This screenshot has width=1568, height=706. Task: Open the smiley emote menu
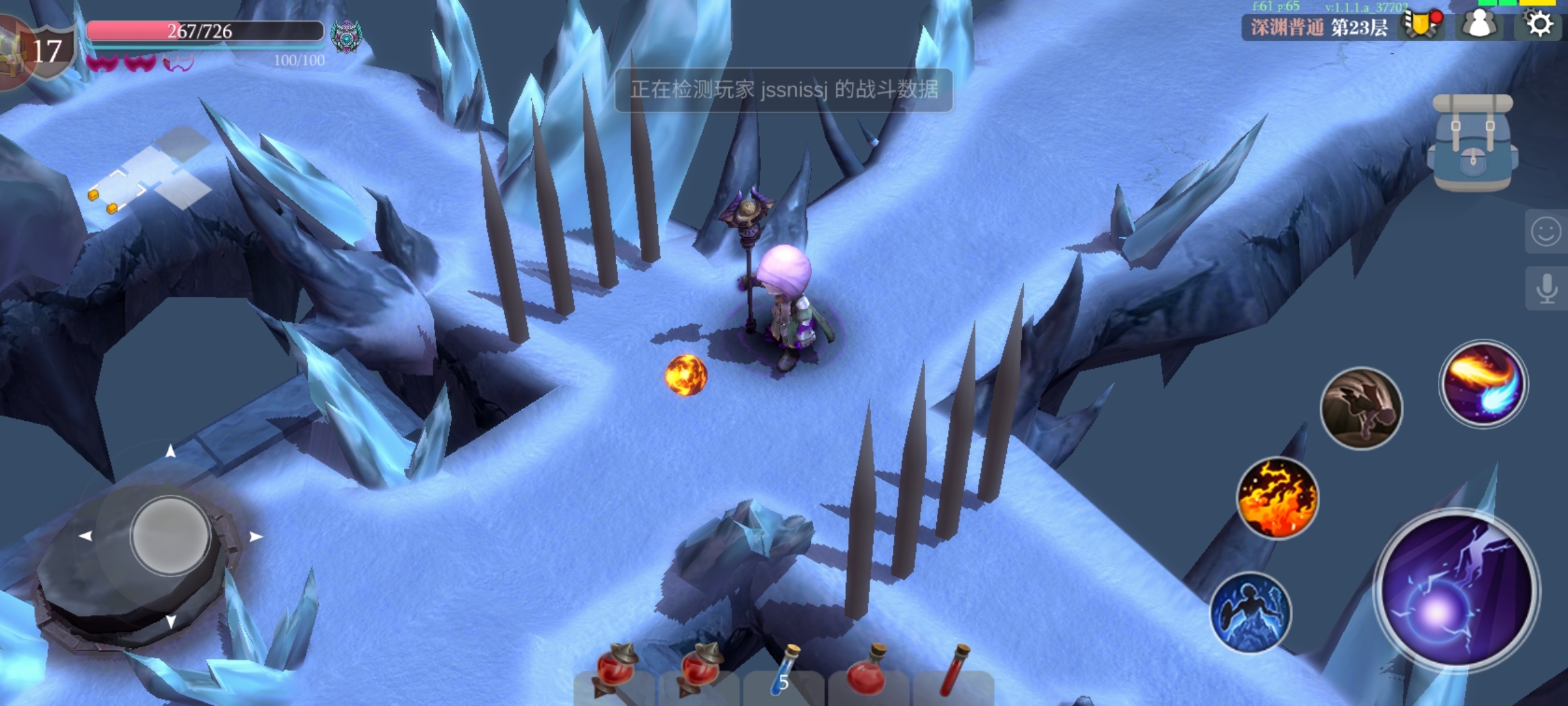tap(1546, 231)
